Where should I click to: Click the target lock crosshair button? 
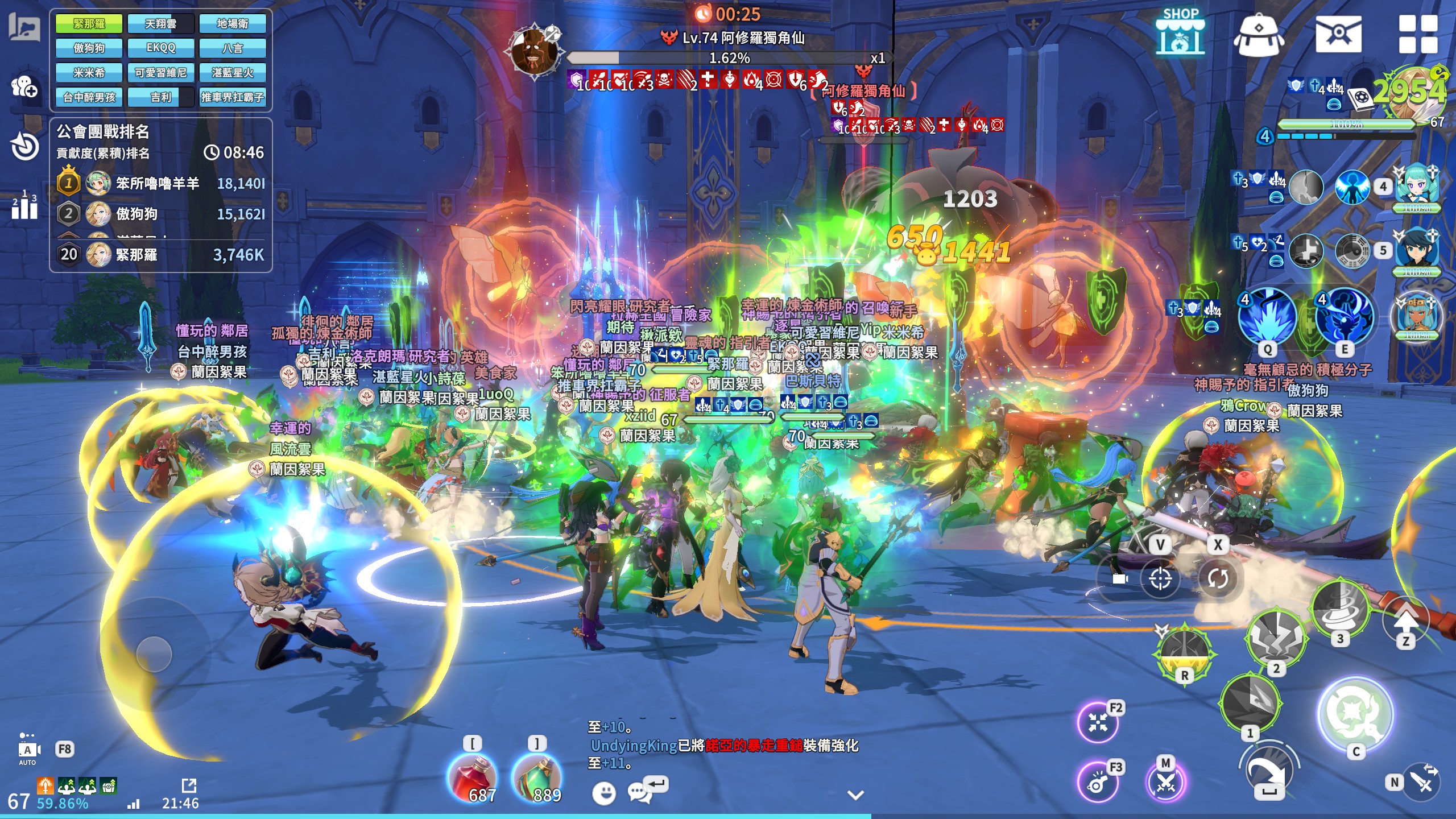1160,579
